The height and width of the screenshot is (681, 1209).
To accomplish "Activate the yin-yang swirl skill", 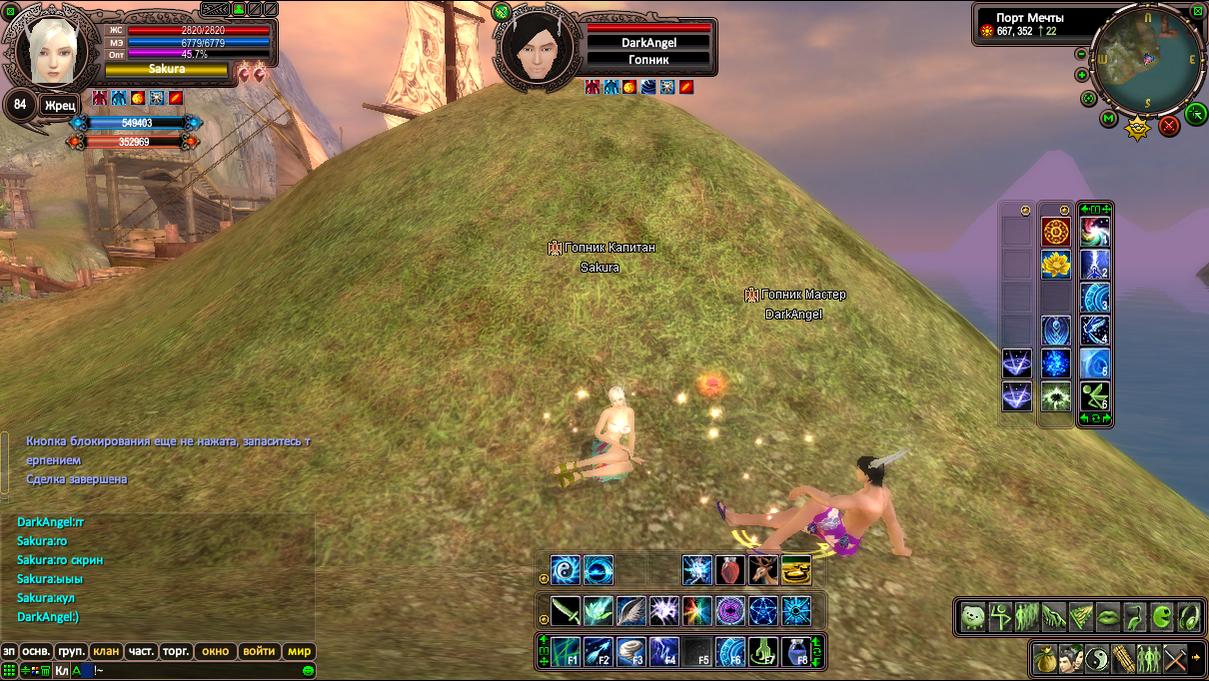I will point(566,571).
